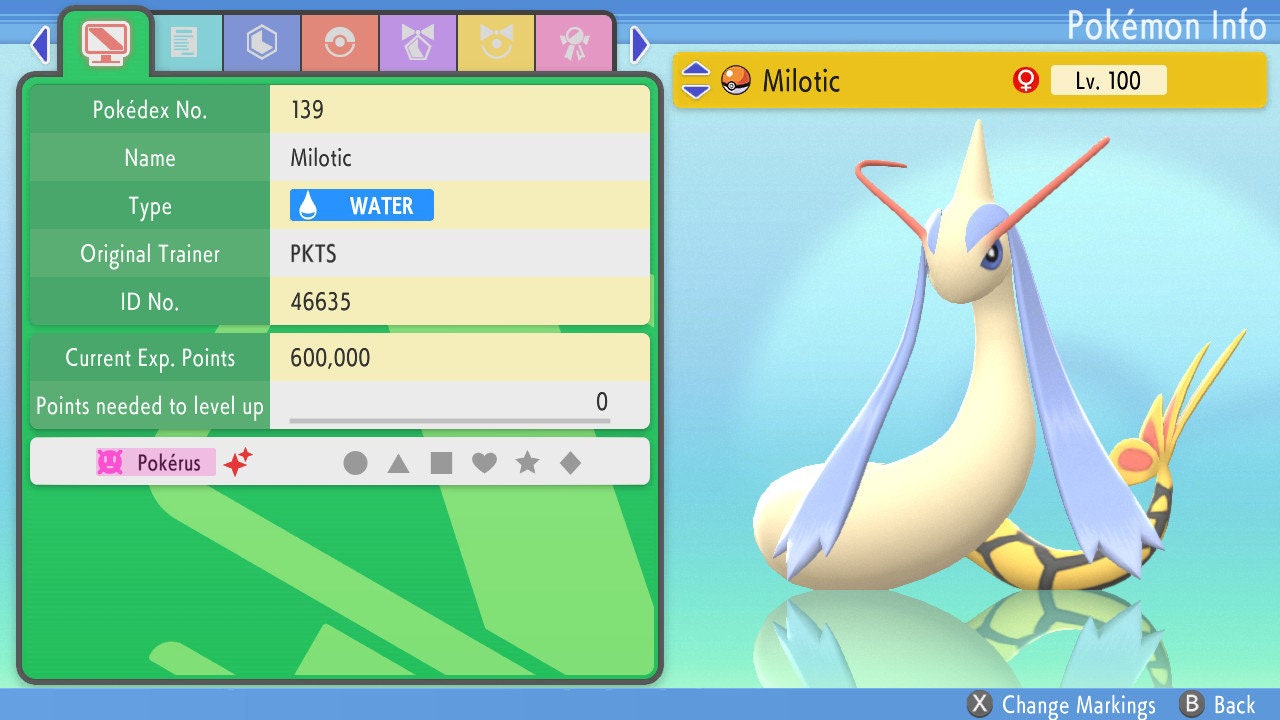The height and width of the screenshot is (720, 1280).
Task: Click the right arrow beside the tabs
Action: pos(640,44)
